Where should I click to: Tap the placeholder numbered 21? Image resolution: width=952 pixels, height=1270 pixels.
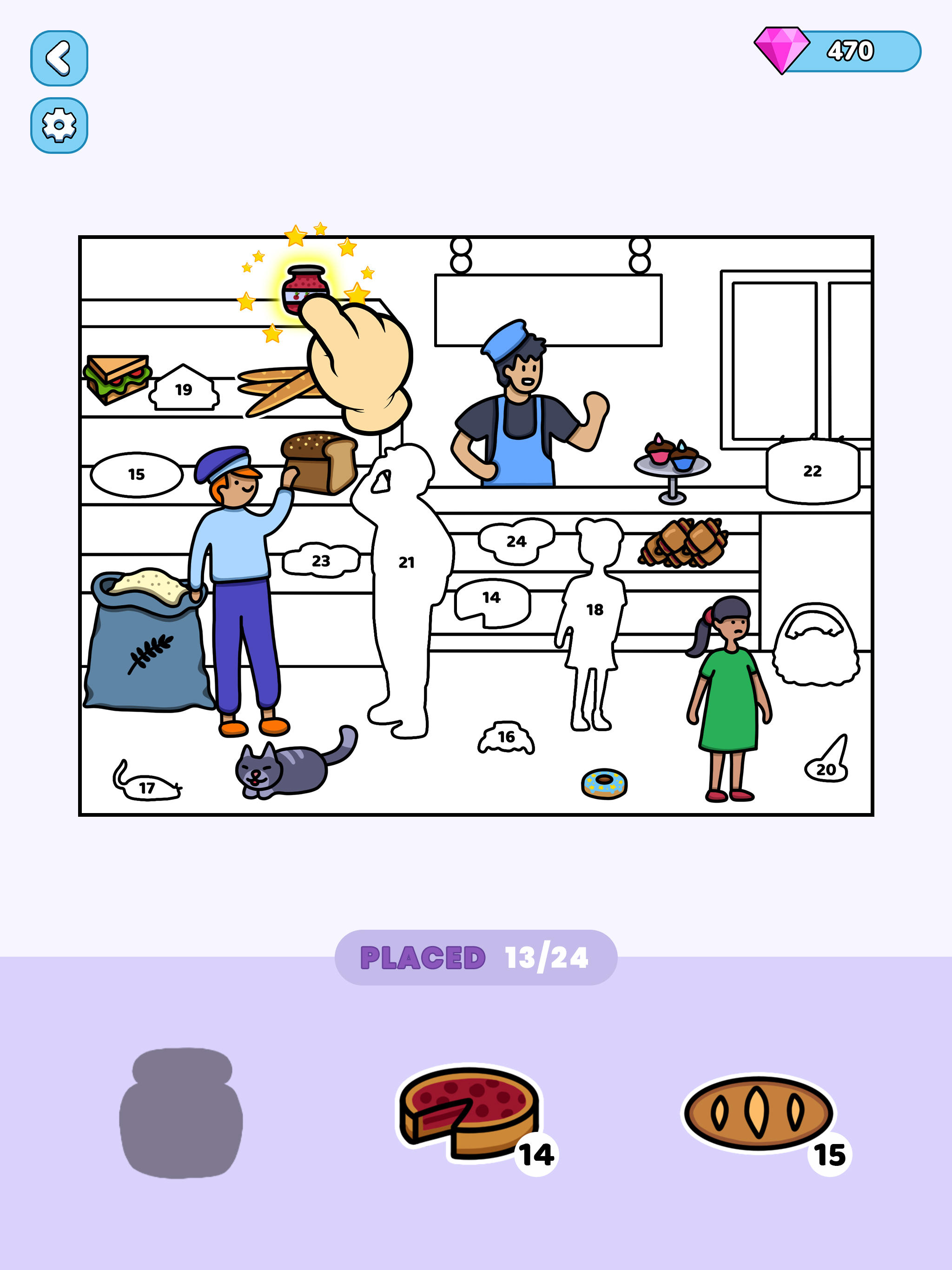408,562
